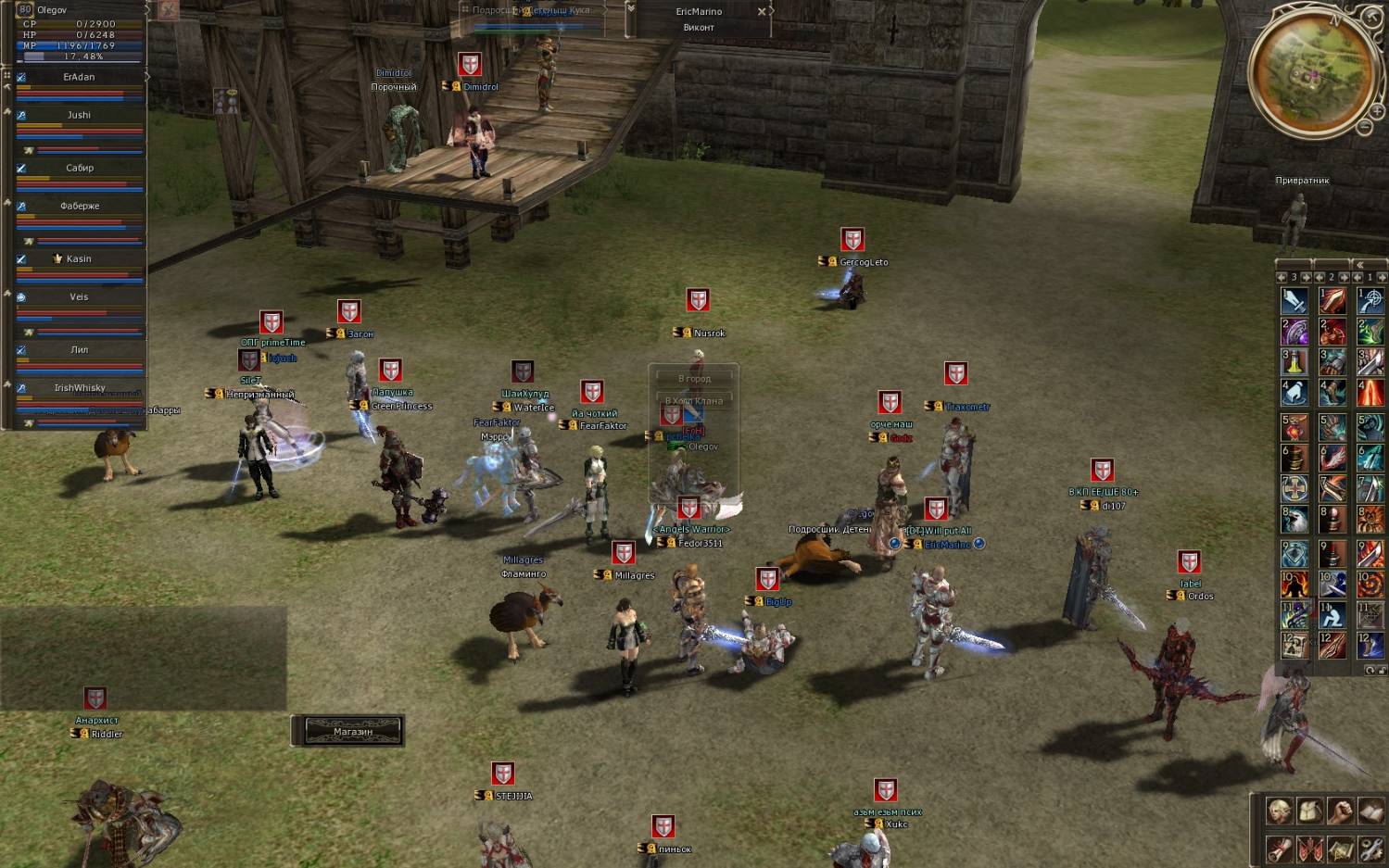Screen dimensions: 1389x868
Task: Close the EricMarino target window
Action: [x=762, y=12]
